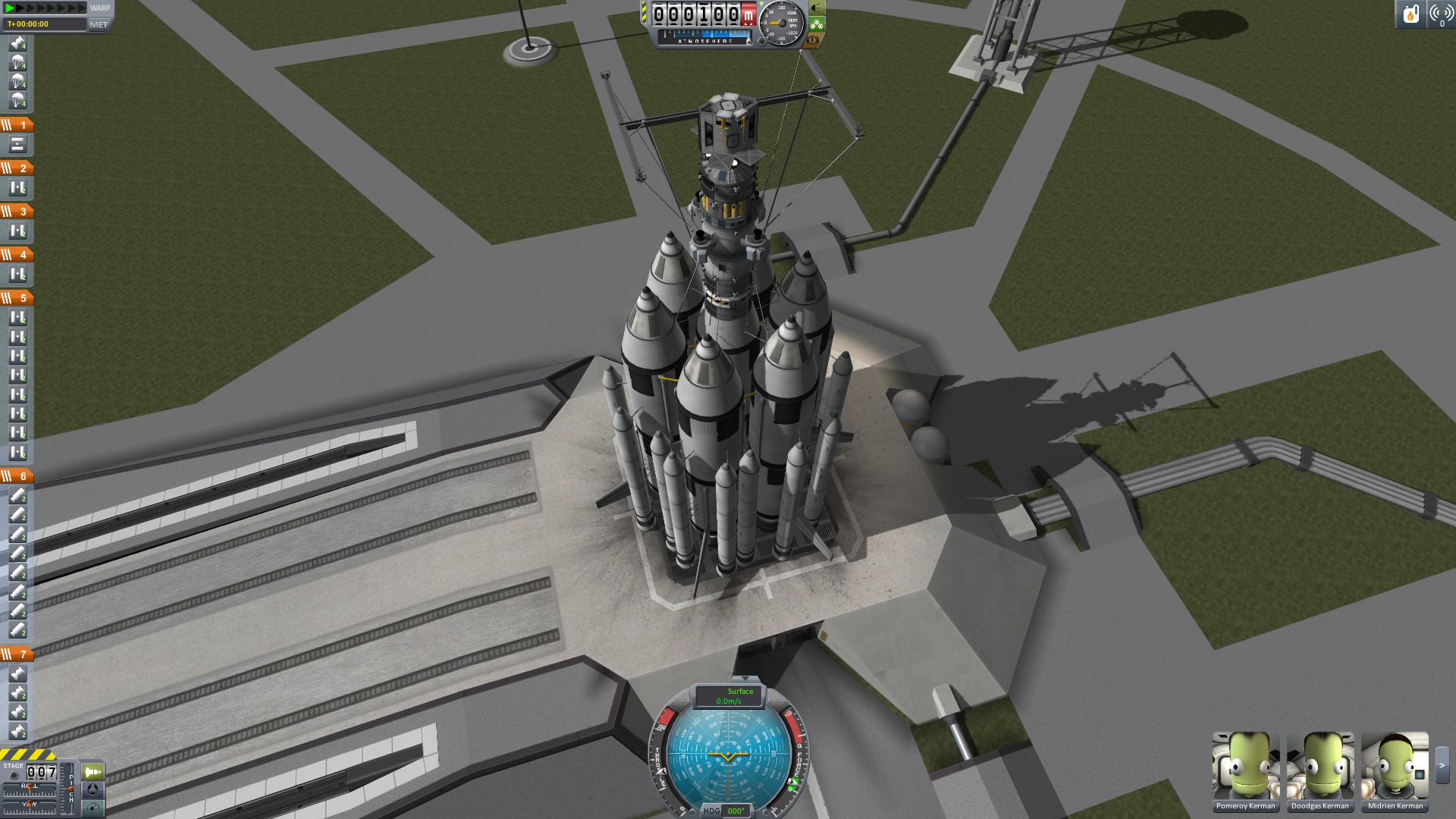
Task: Collapse the navball with top arrow
Action: point(745,679)
